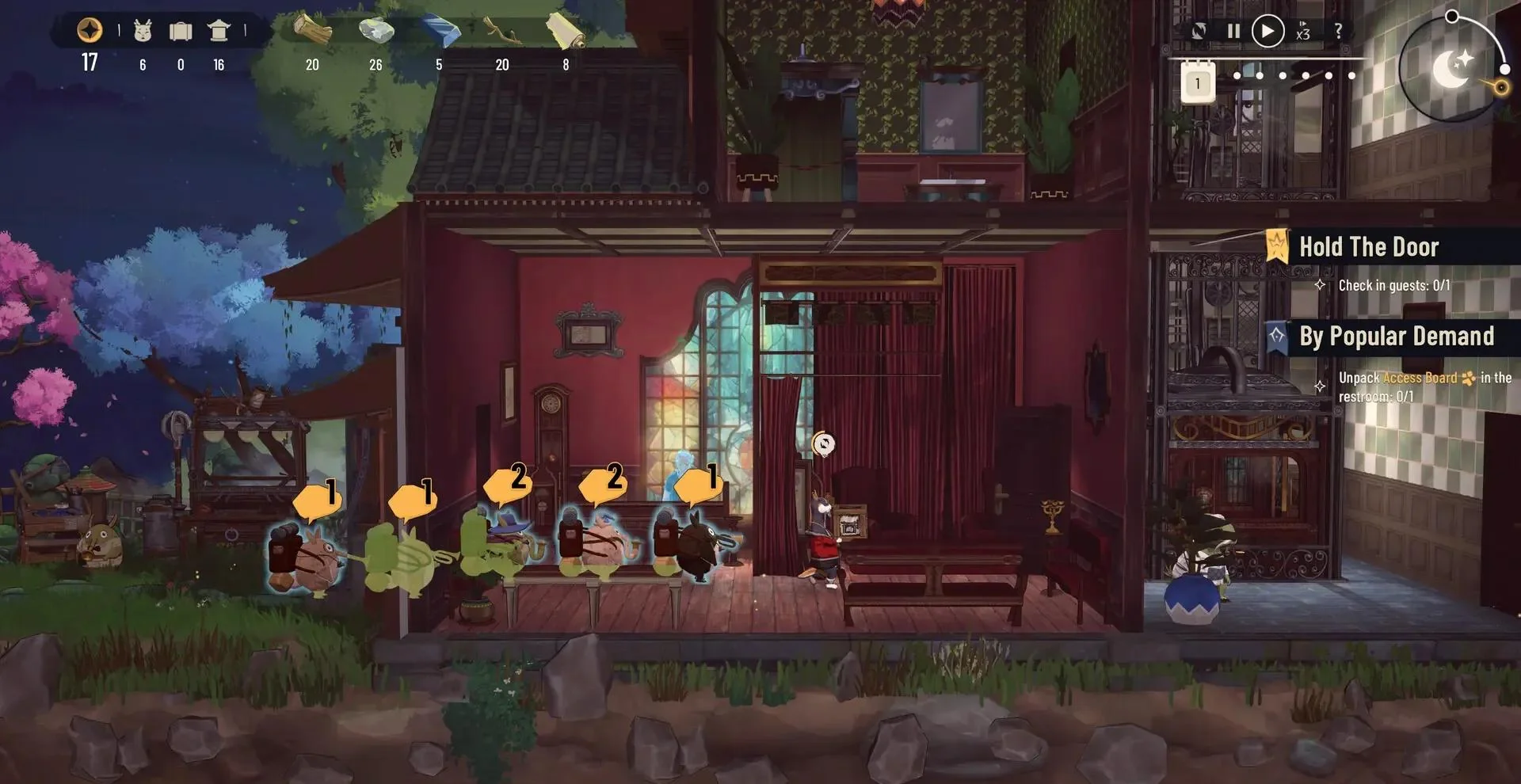Image resolution: width=1521 pixels, height=784 pixels.
Task: Expand the Hold The Door quest
Action: click(1368, 246)
